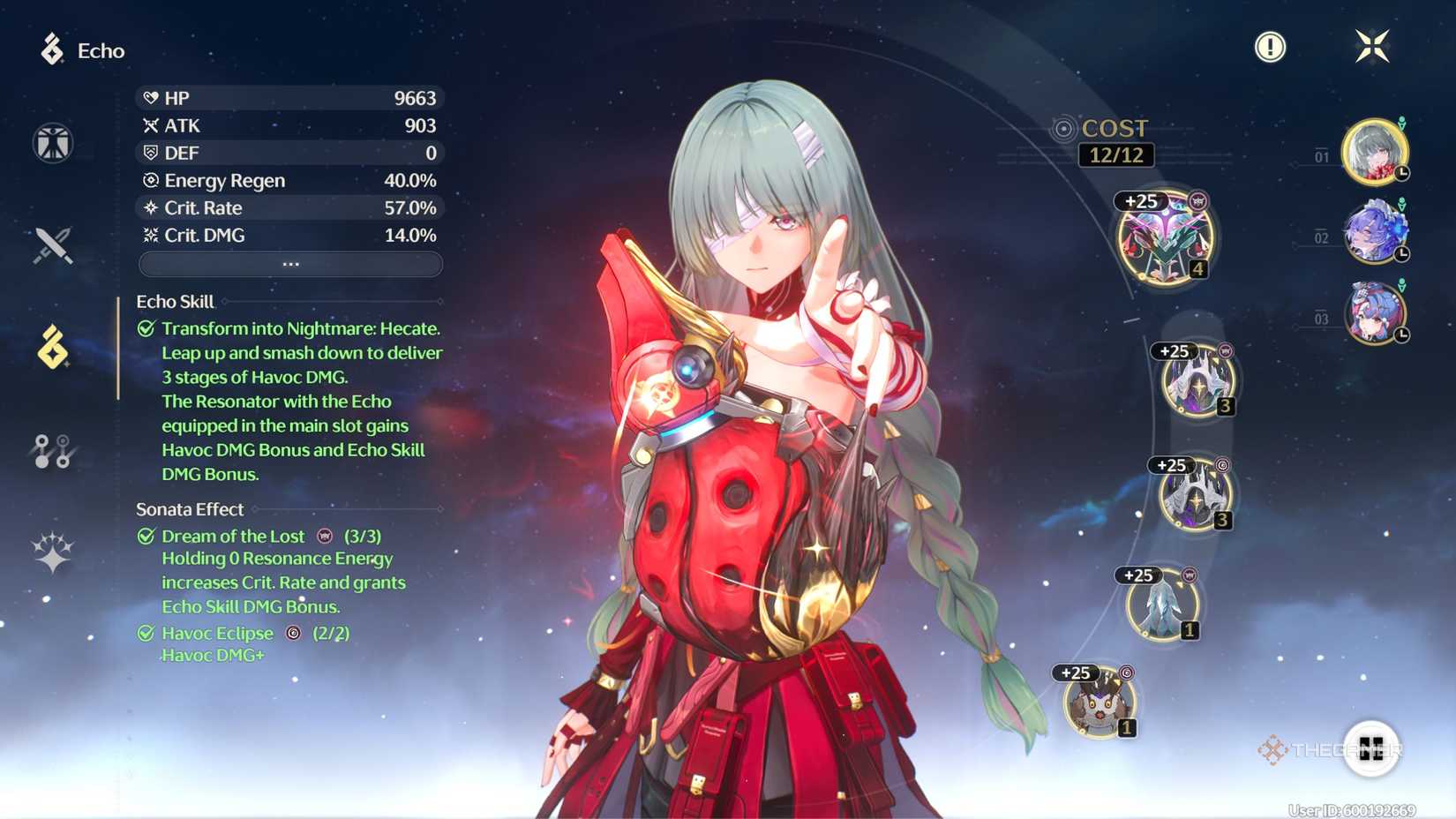Click the exclamation alert icon at top right
Image resolution: width=1456 pixels, height=819 pixels.
click(x=1271, y=48)
